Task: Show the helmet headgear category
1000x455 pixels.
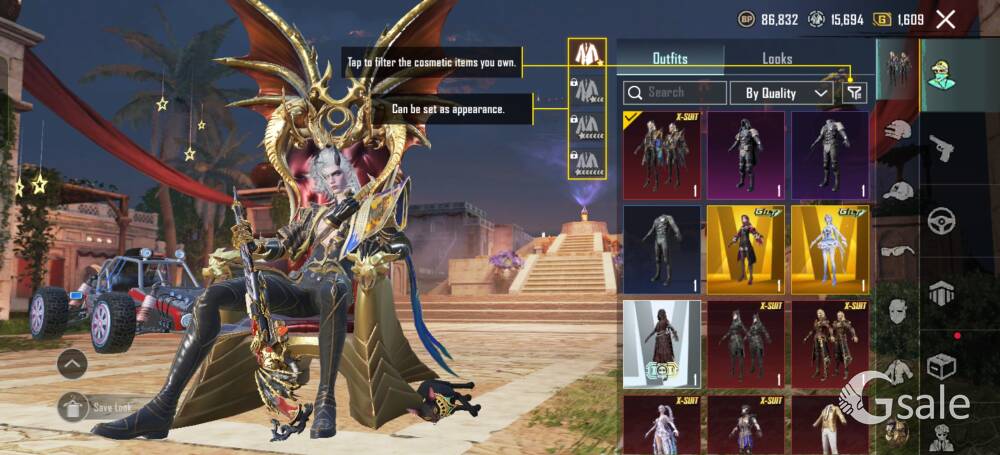Action: 898,130
